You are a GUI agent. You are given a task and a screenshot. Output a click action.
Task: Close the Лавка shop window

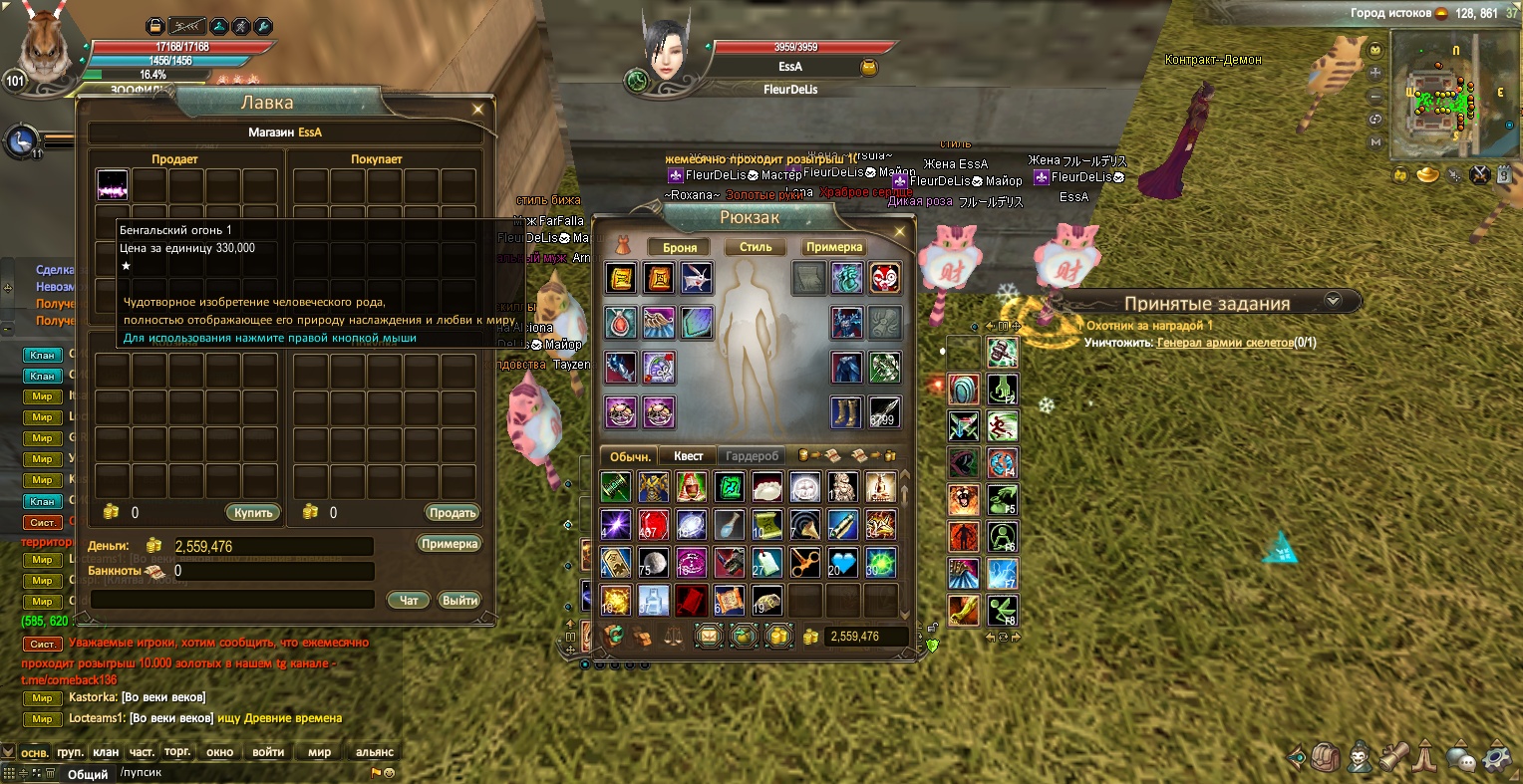(x=478, y=109)
